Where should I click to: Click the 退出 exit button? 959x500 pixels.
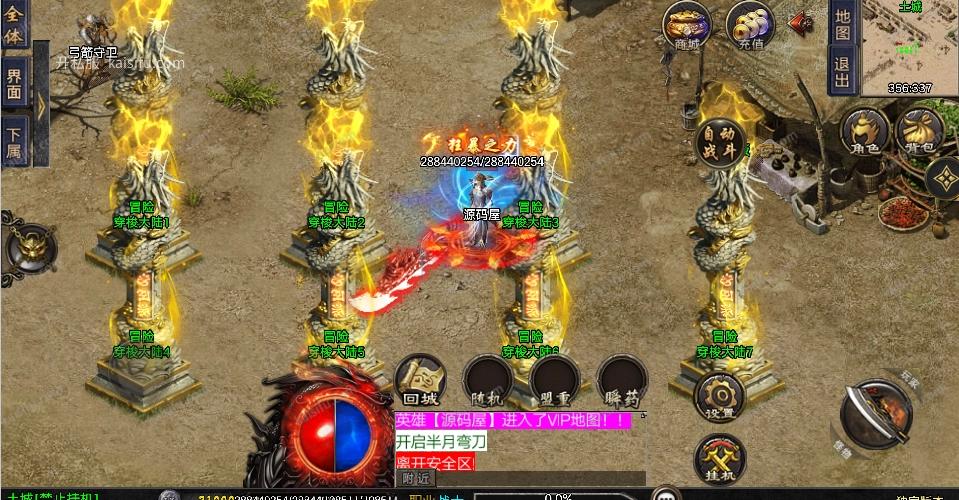pyautogui.click(x=842, y=71)
